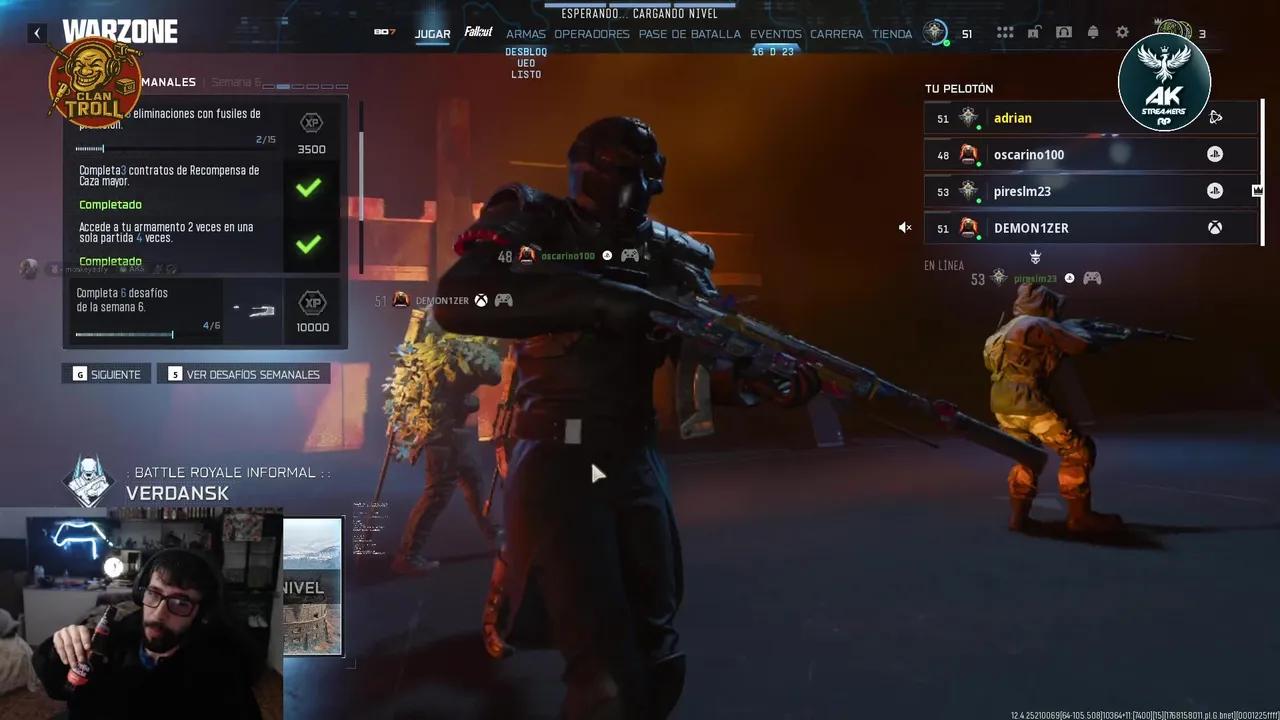The width and height of the screenshot is (1280, 720).
Task: Click the Xbox icon on DEMON1ZER's row
Action: [1215, 228]
